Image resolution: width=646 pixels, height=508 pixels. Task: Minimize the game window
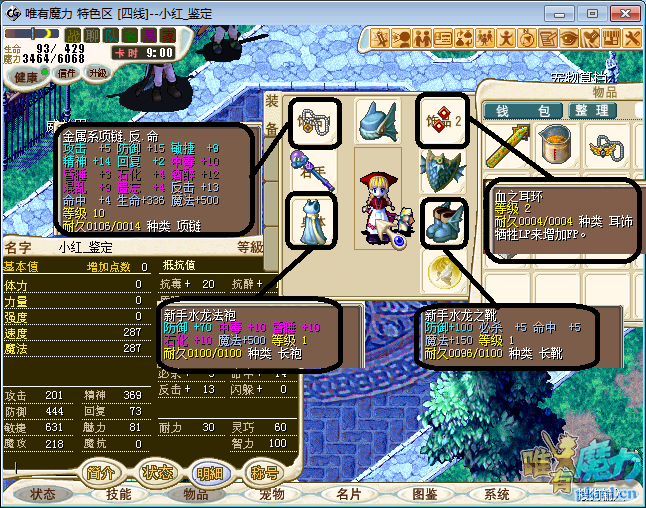tap(565, 13)
